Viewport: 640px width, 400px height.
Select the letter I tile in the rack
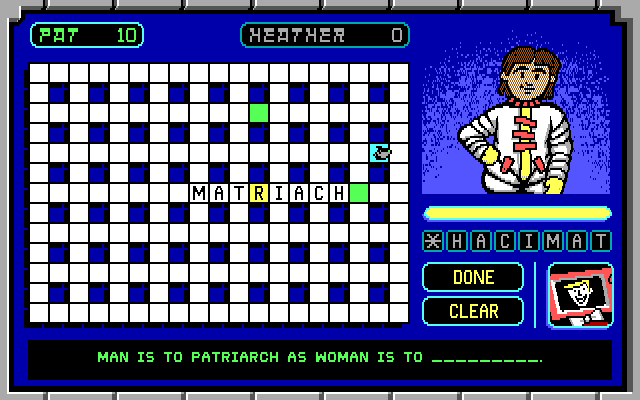click(529, 241)
